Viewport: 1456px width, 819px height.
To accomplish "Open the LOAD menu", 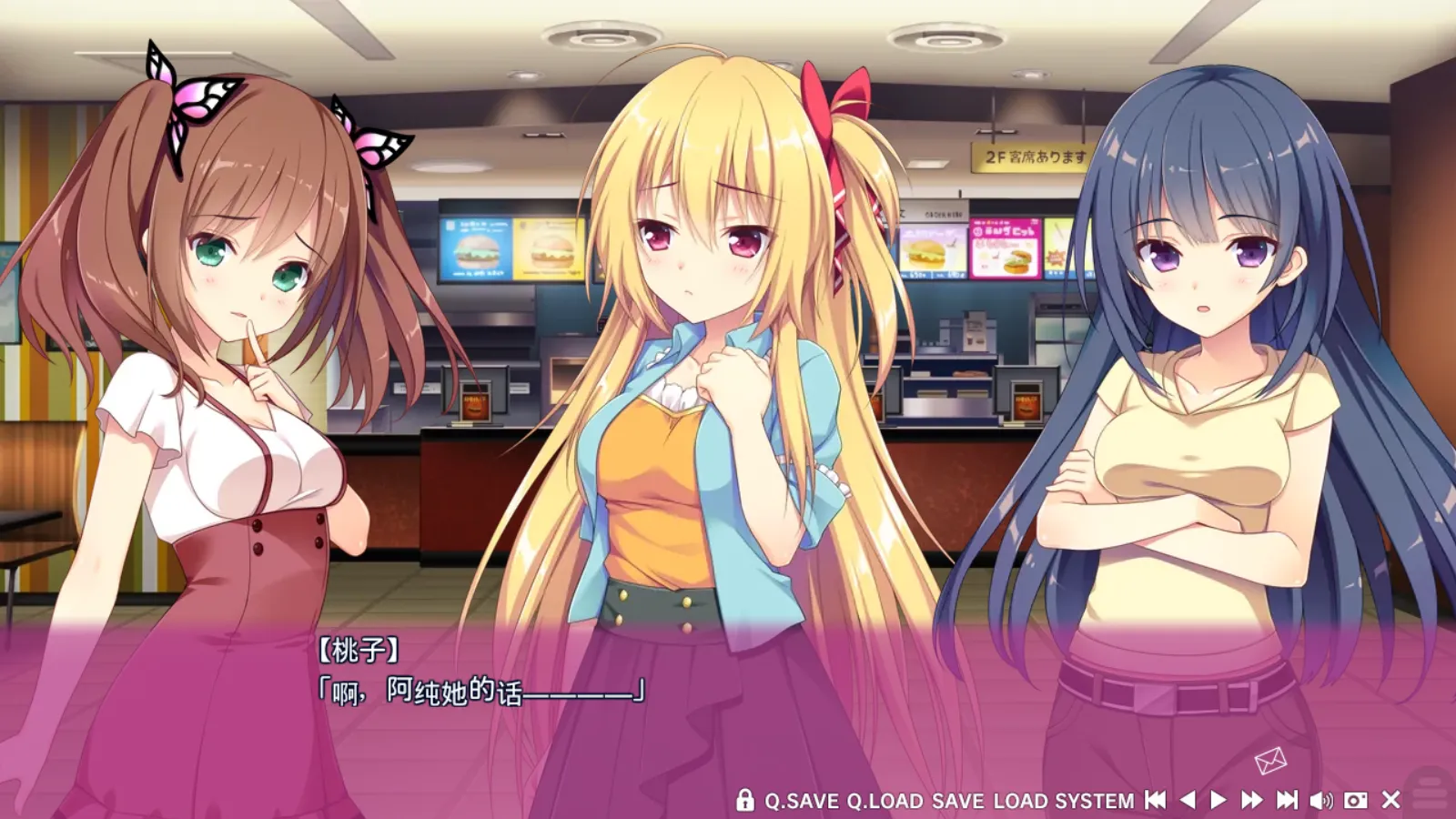I will click(1020, 801).
